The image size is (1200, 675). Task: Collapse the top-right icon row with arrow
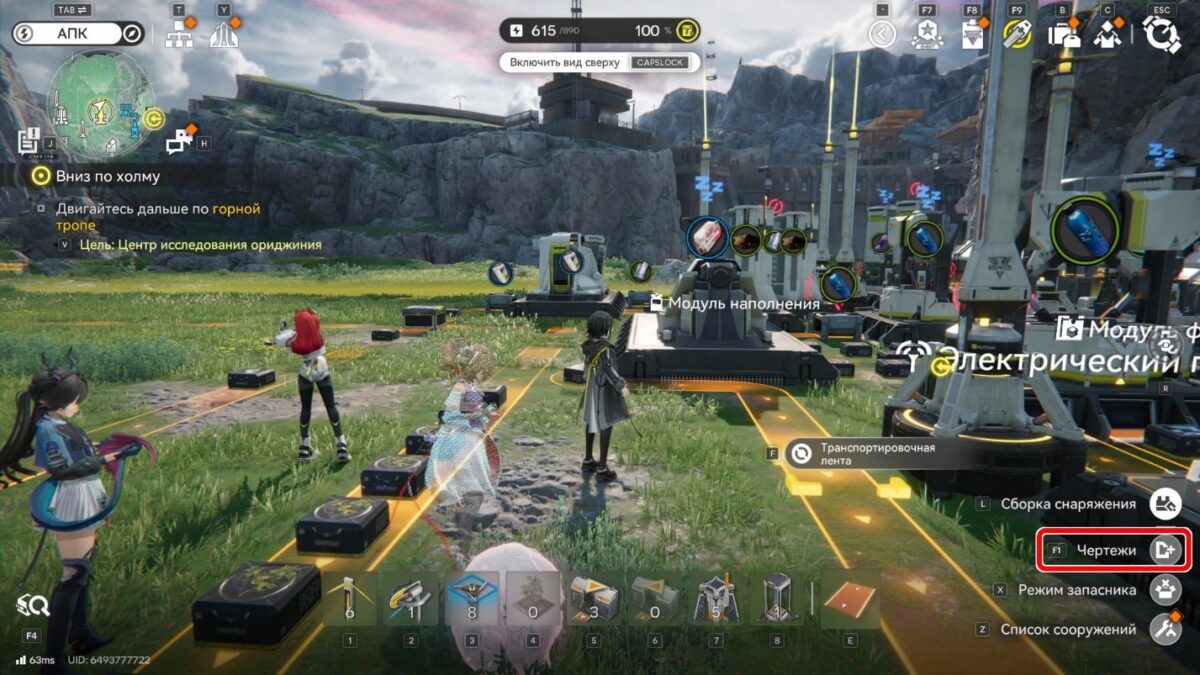881,35
